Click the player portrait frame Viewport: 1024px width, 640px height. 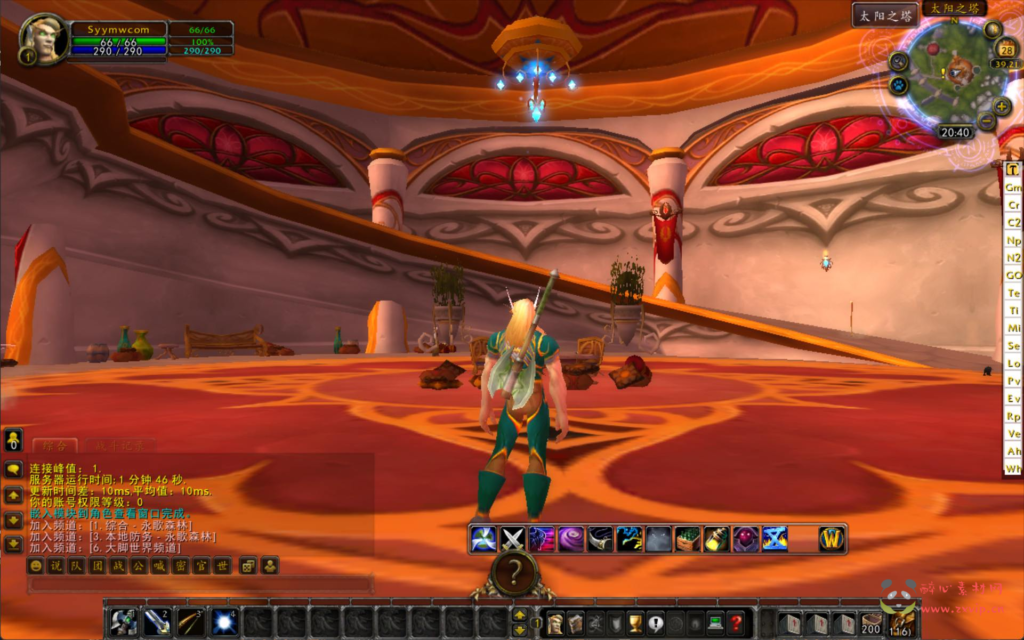pyautogui.click(x=44, y=38)
